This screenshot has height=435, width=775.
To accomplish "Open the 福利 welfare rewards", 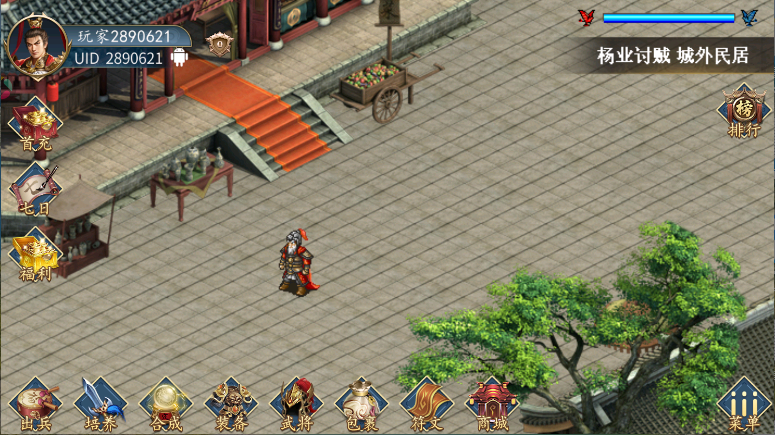I will point(35,255).
